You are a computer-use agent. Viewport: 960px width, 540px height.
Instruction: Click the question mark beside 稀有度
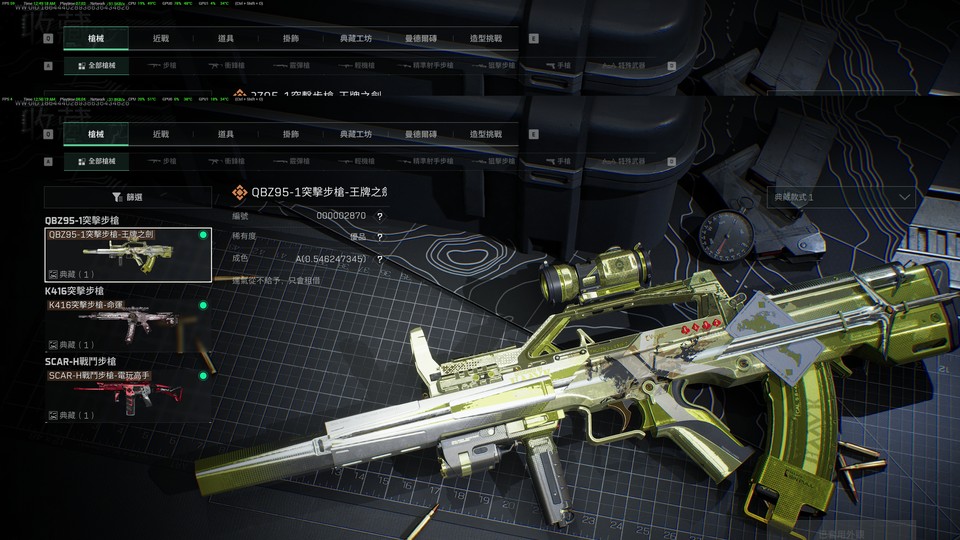[x=380, y=237]
